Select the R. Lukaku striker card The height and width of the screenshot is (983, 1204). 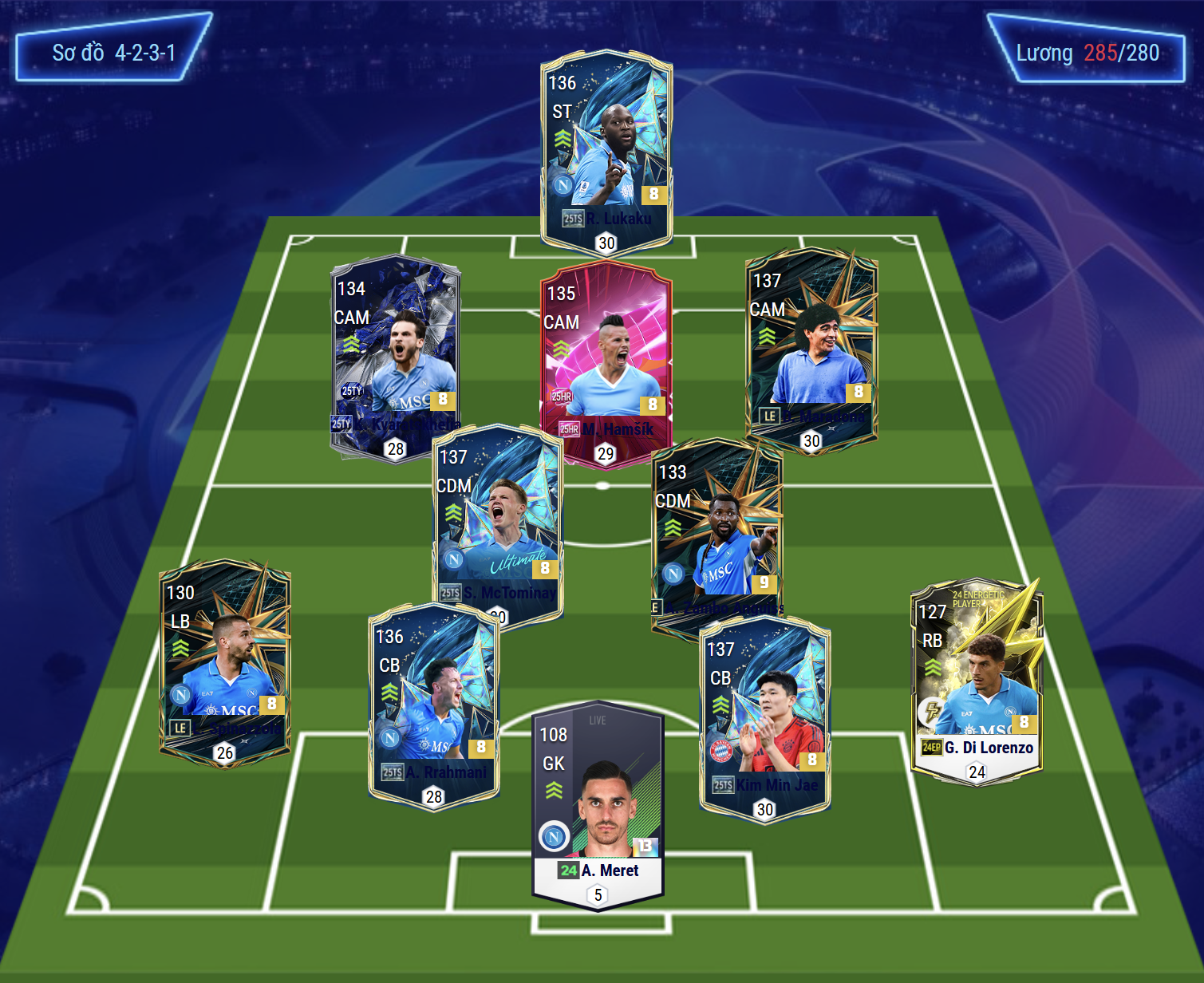(x=606, y=152)
